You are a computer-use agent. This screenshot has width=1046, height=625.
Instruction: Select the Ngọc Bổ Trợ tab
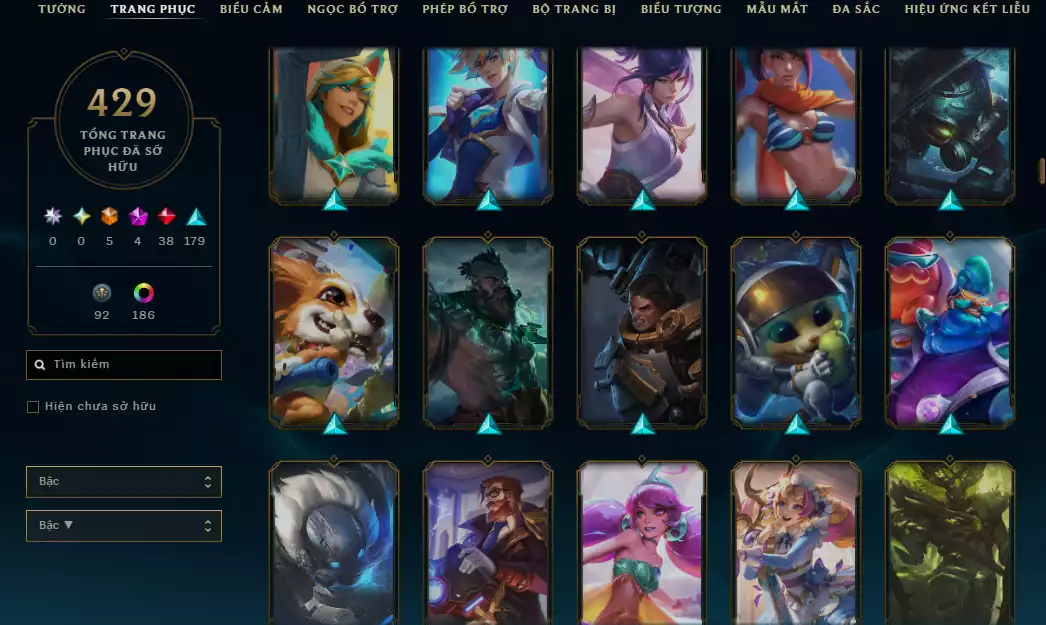[x=352, y=9]
